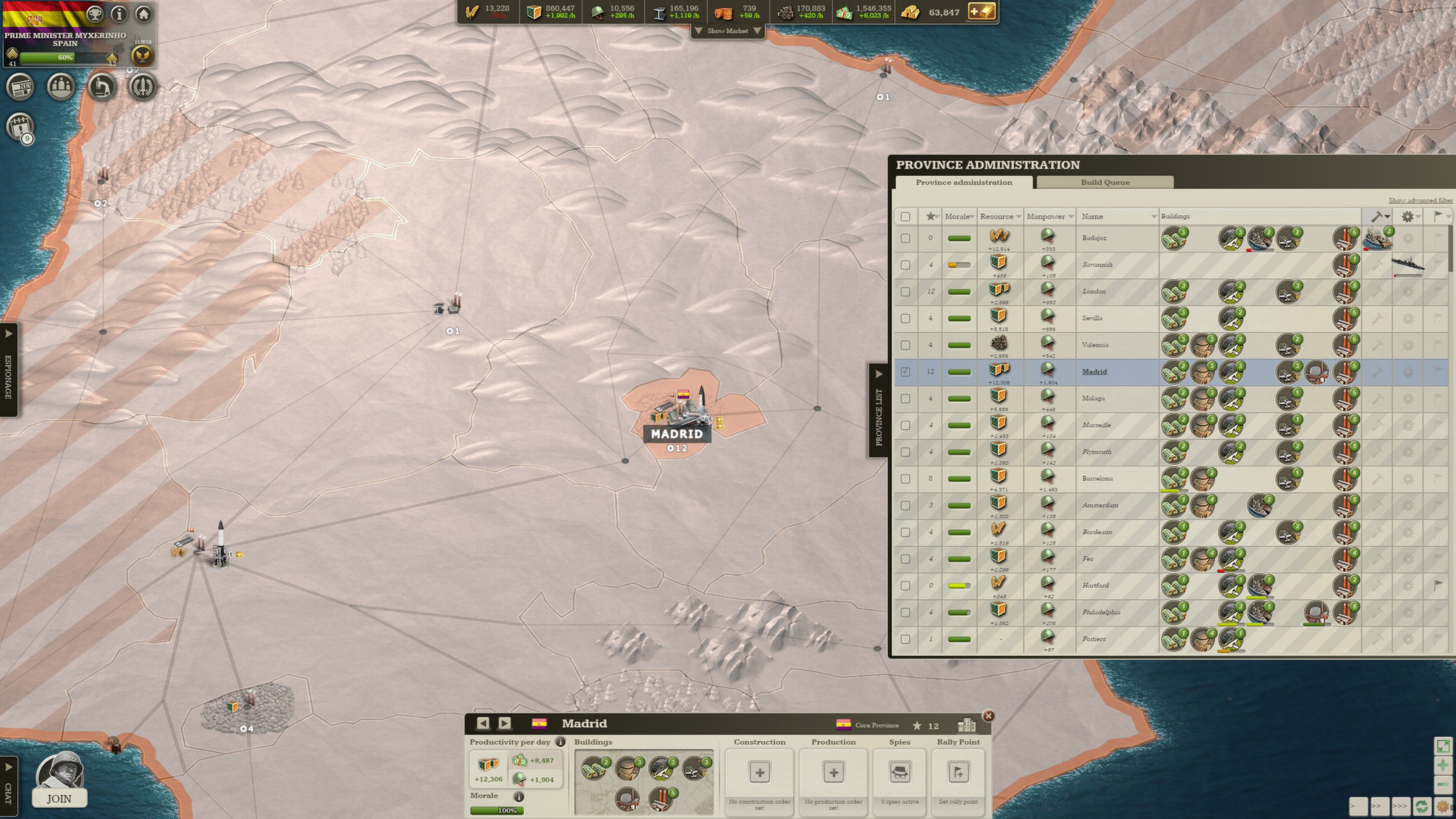Open the research lab microscope icon
This screenshot has height=819, width=1456.
point(102,87)
